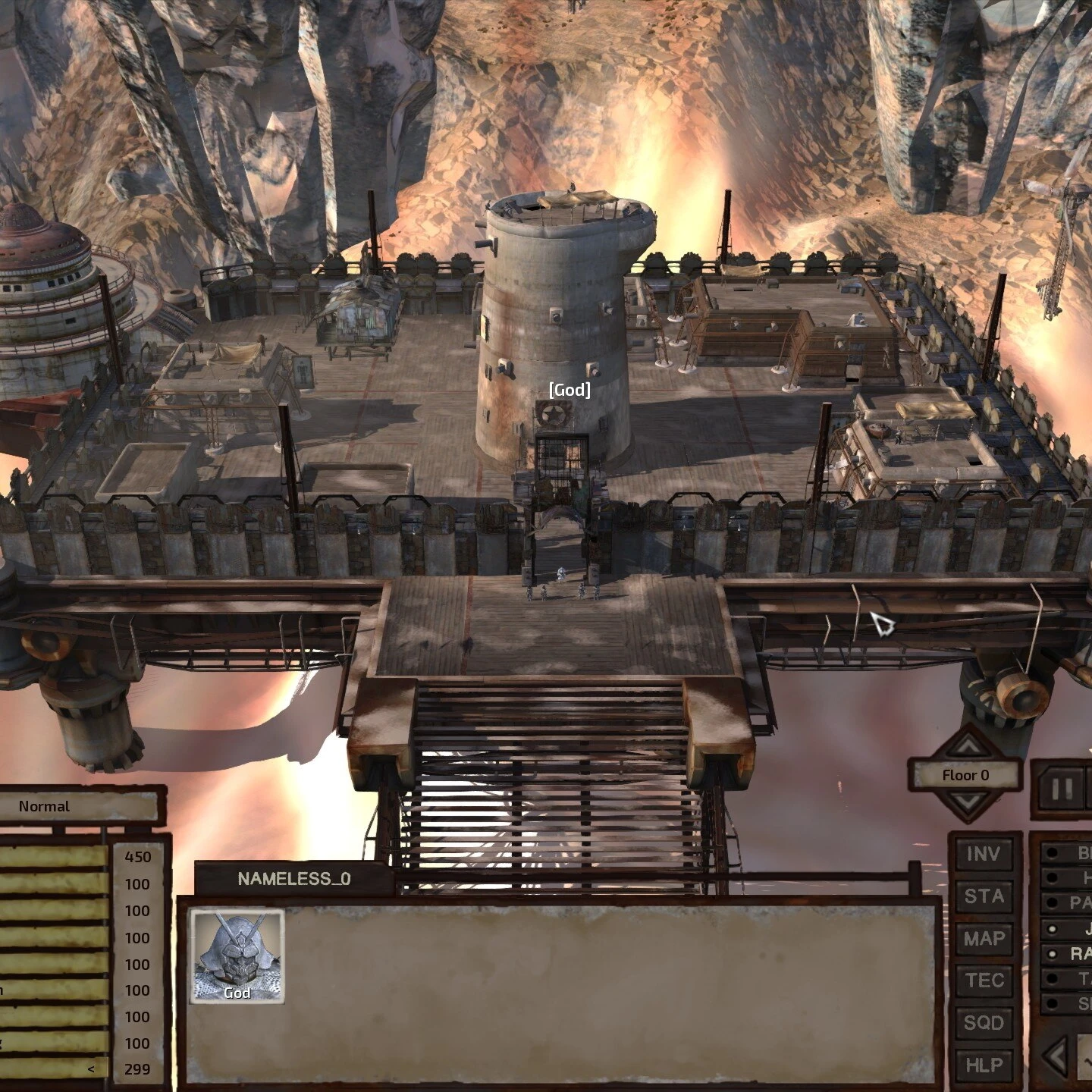
Task: Open the STA stats screen
Action: pos(984,895)
